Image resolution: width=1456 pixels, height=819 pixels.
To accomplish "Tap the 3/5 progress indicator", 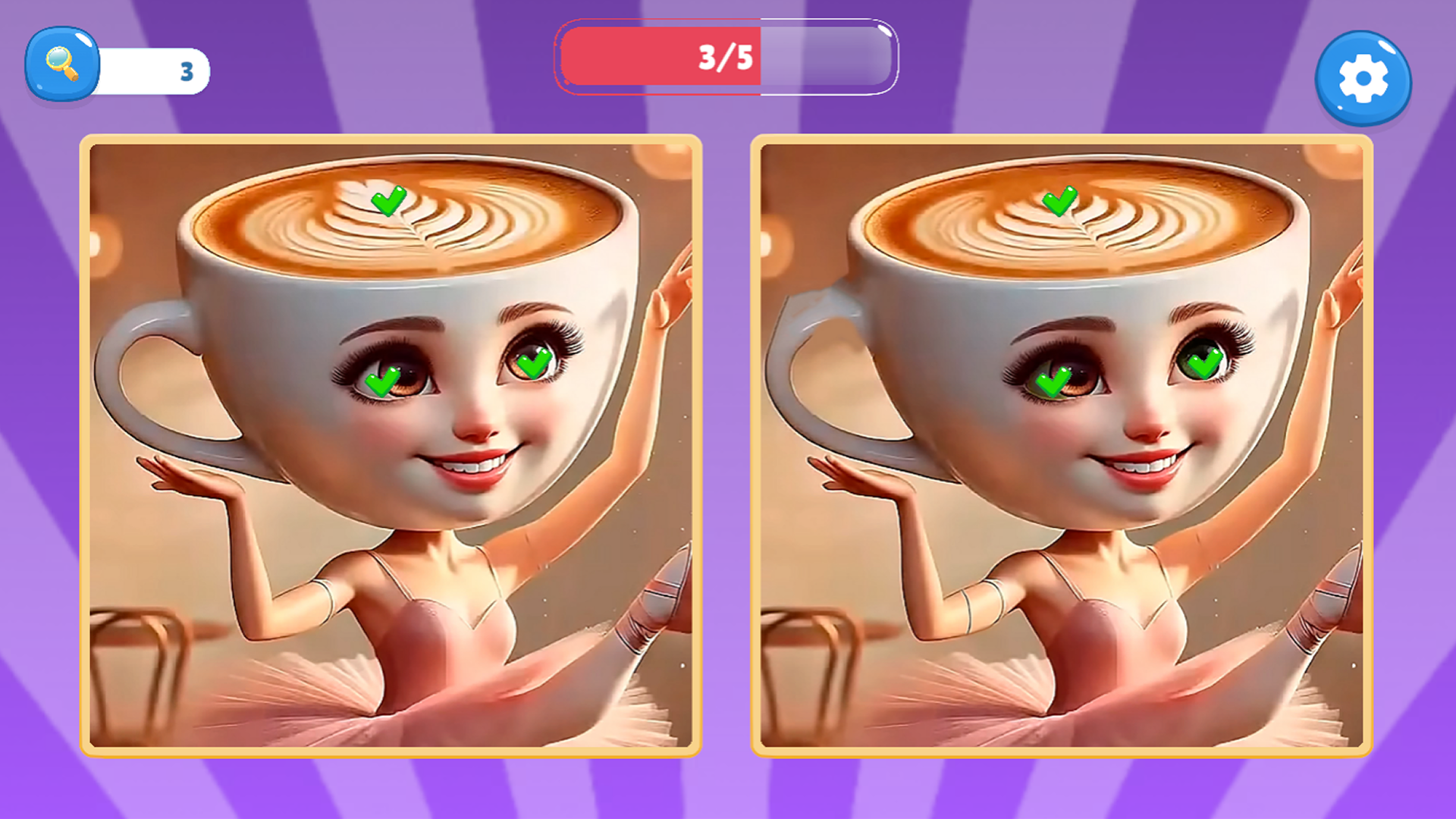I will [726, 57].
